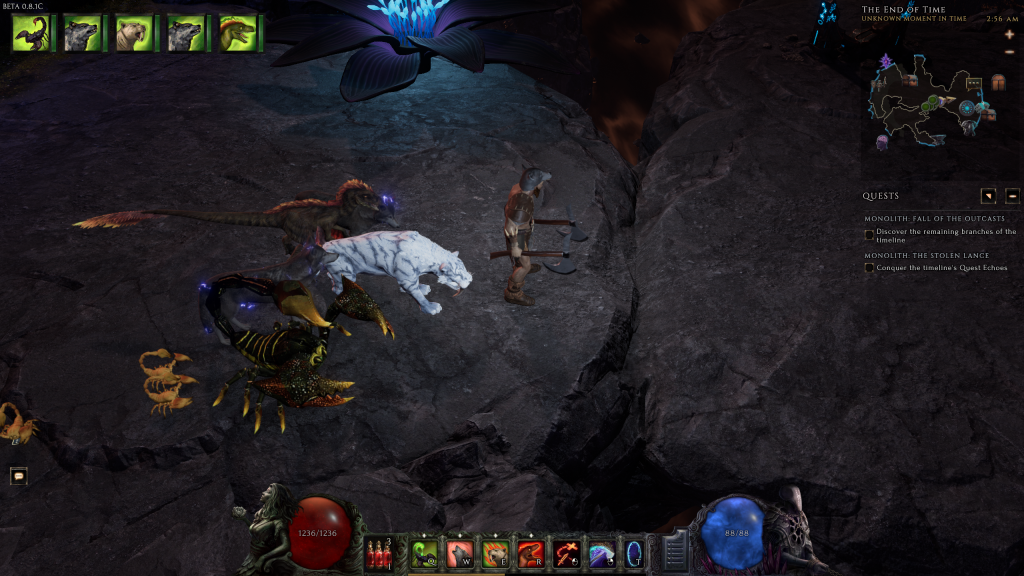The image size is (1024, 576).
Task: Activate the summon wolf skill
Action: point(460,553)
